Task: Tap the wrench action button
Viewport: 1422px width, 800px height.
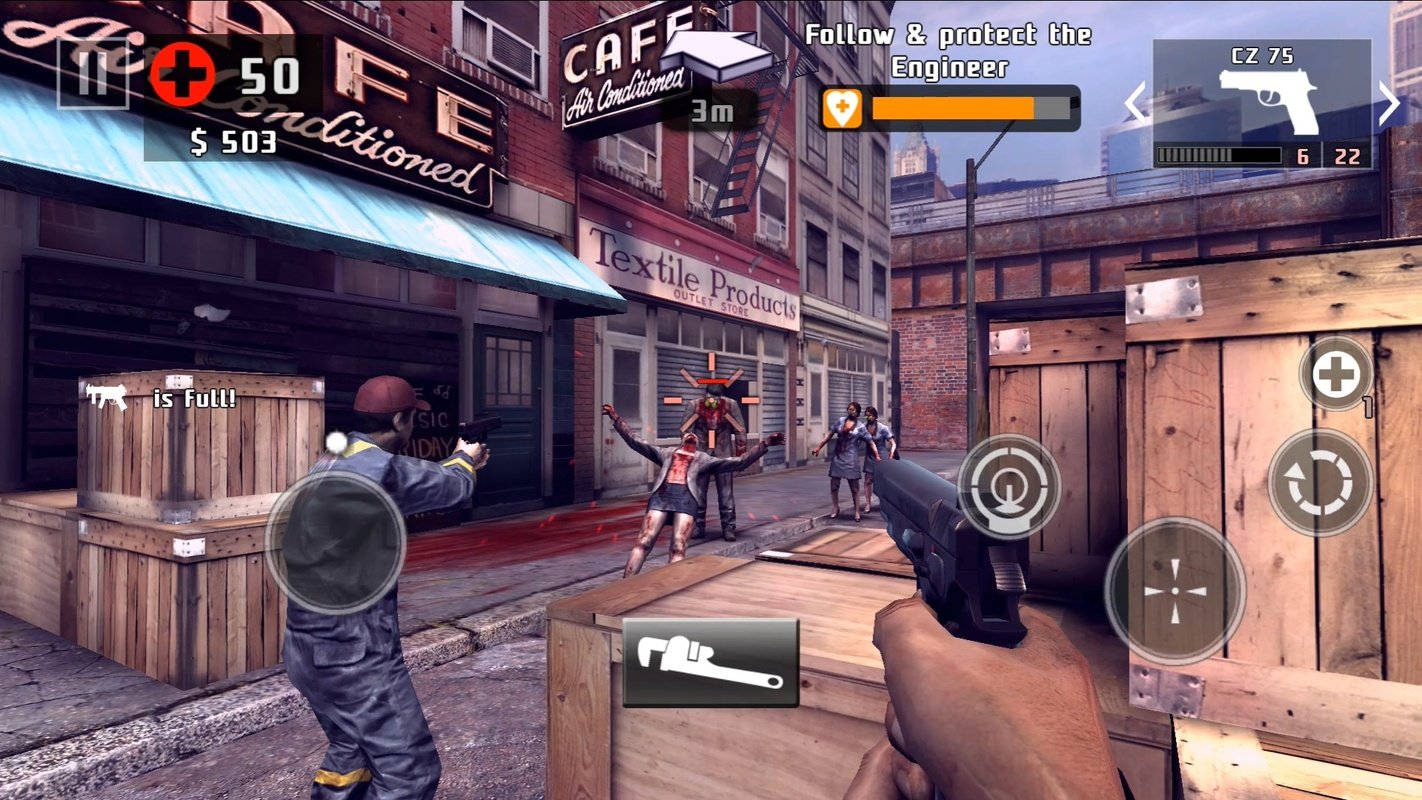Action: click(x=710, y=662)
